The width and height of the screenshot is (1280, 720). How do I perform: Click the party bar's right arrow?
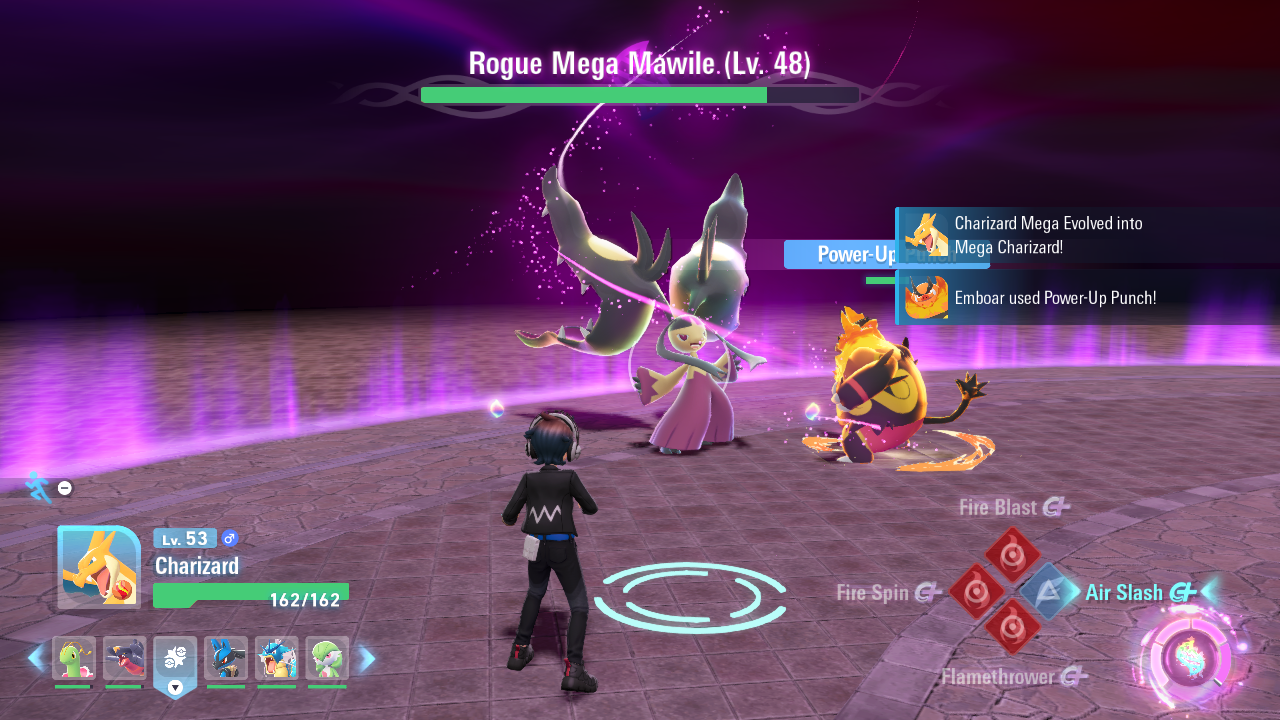tap(367, 658)
